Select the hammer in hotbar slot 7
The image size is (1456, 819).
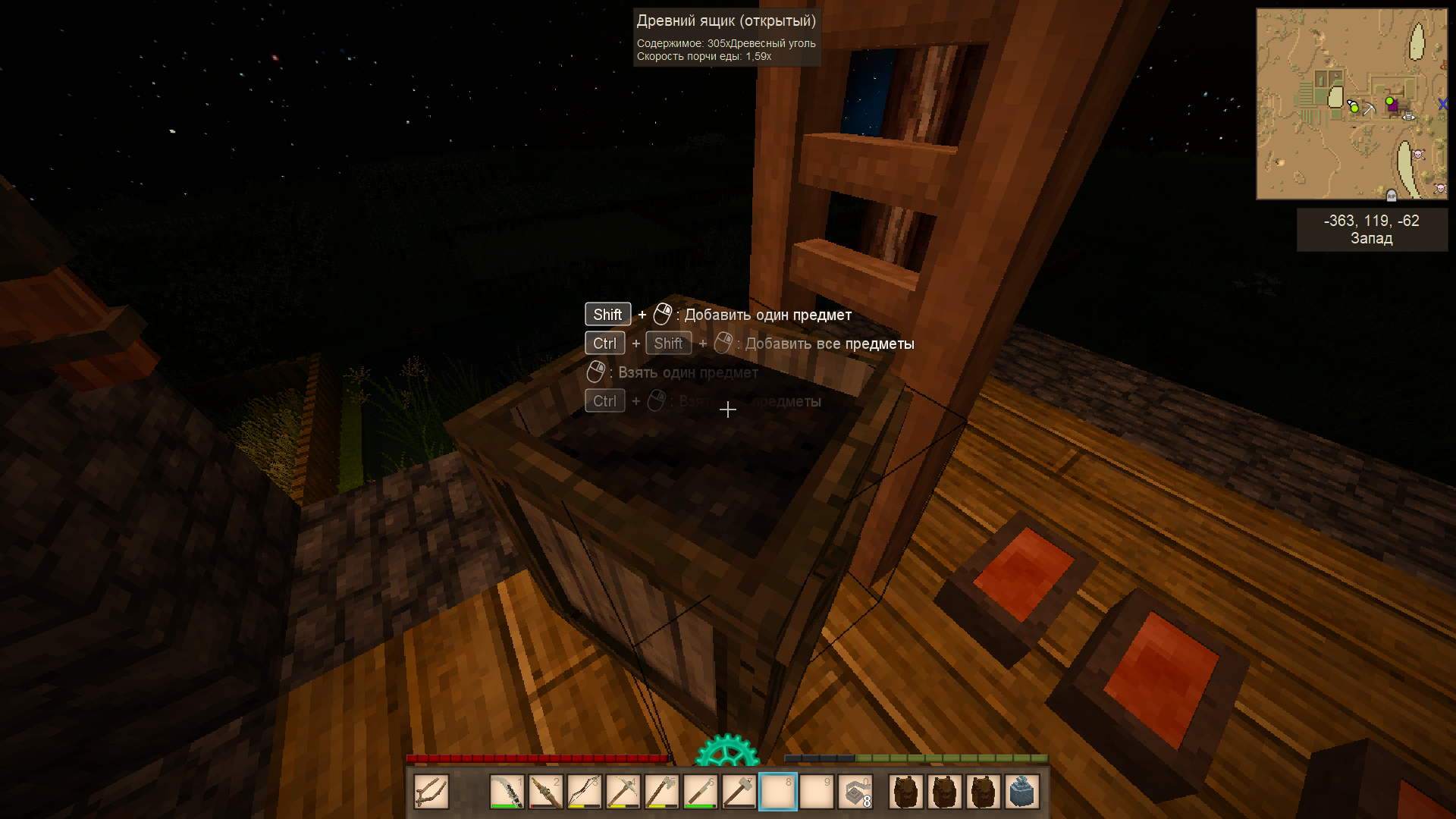(x=739, y=792)
